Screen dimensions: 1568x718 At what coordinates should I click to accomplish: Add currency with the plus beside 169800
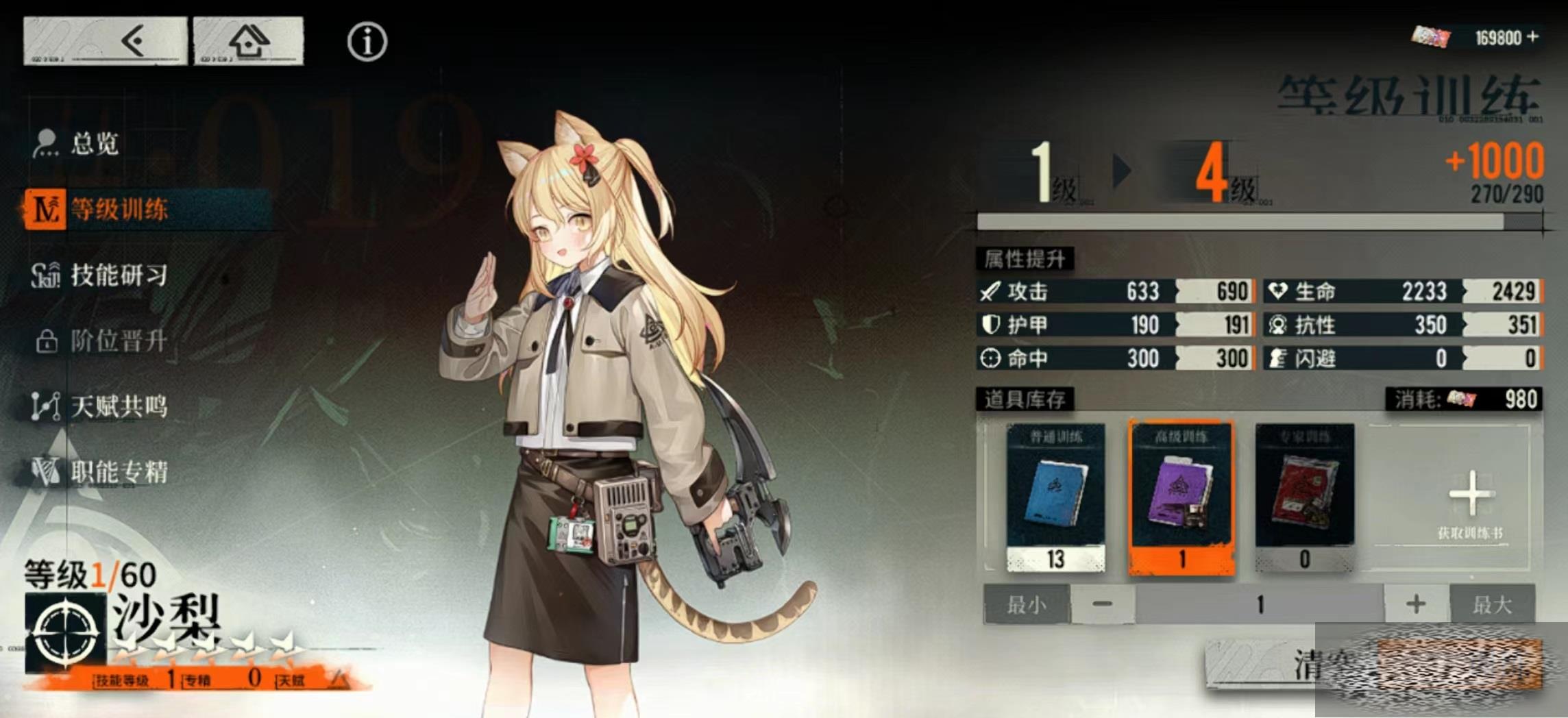point(1534,36)
